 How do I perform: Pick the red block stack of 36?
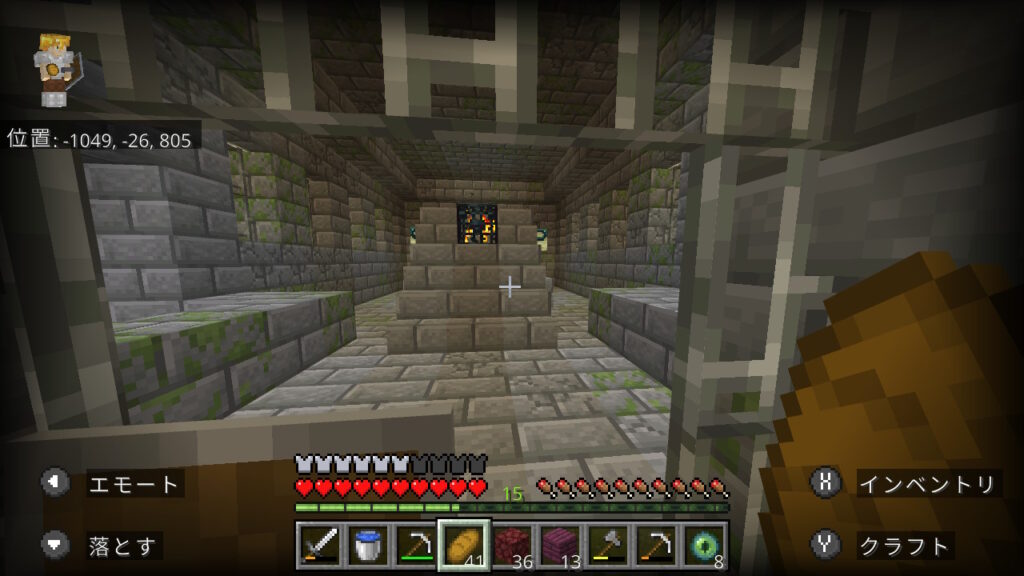click(511, 545)
